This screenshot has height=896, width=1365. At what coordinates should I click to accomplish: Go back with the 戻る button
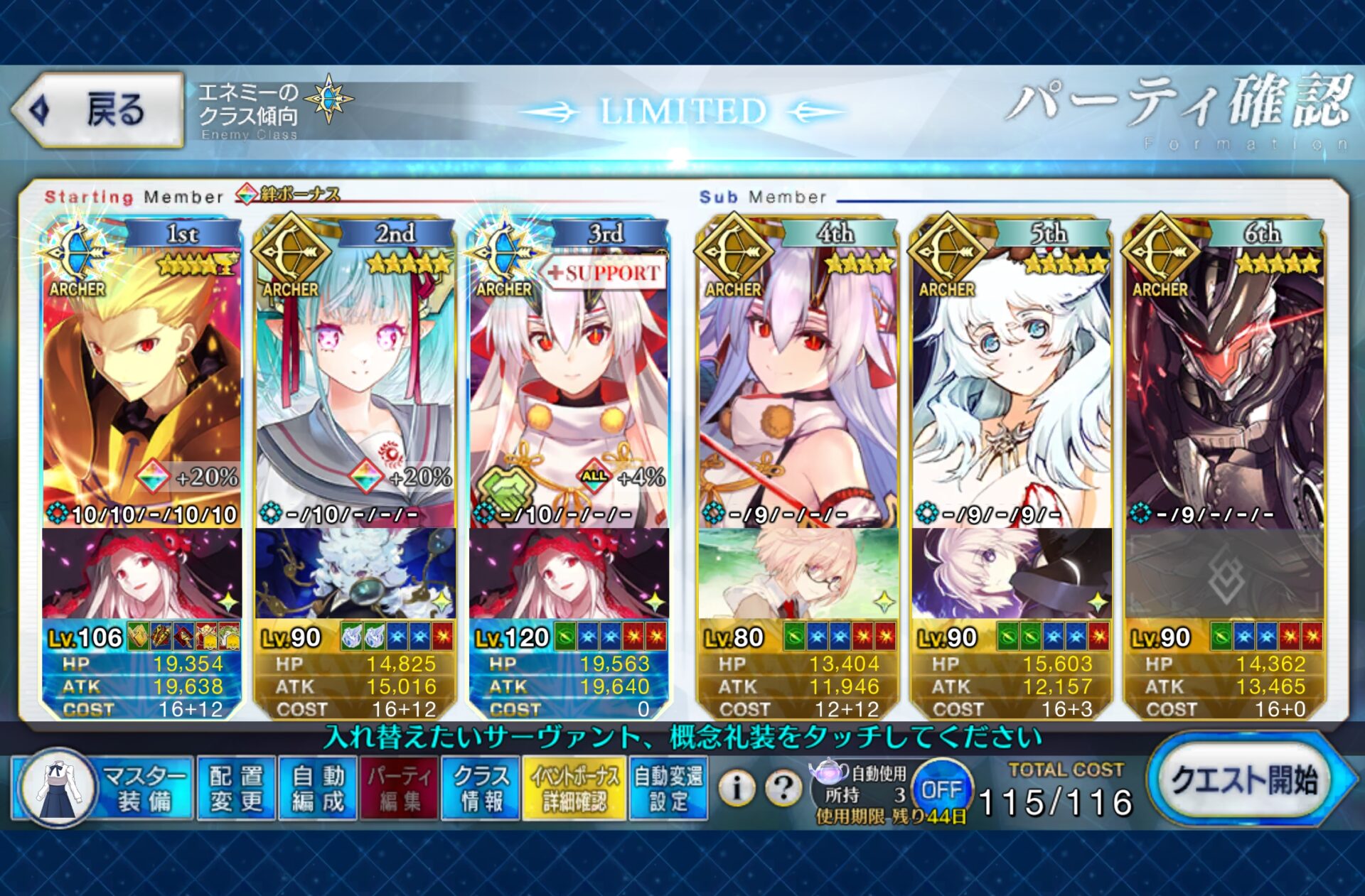pos(98,110)
